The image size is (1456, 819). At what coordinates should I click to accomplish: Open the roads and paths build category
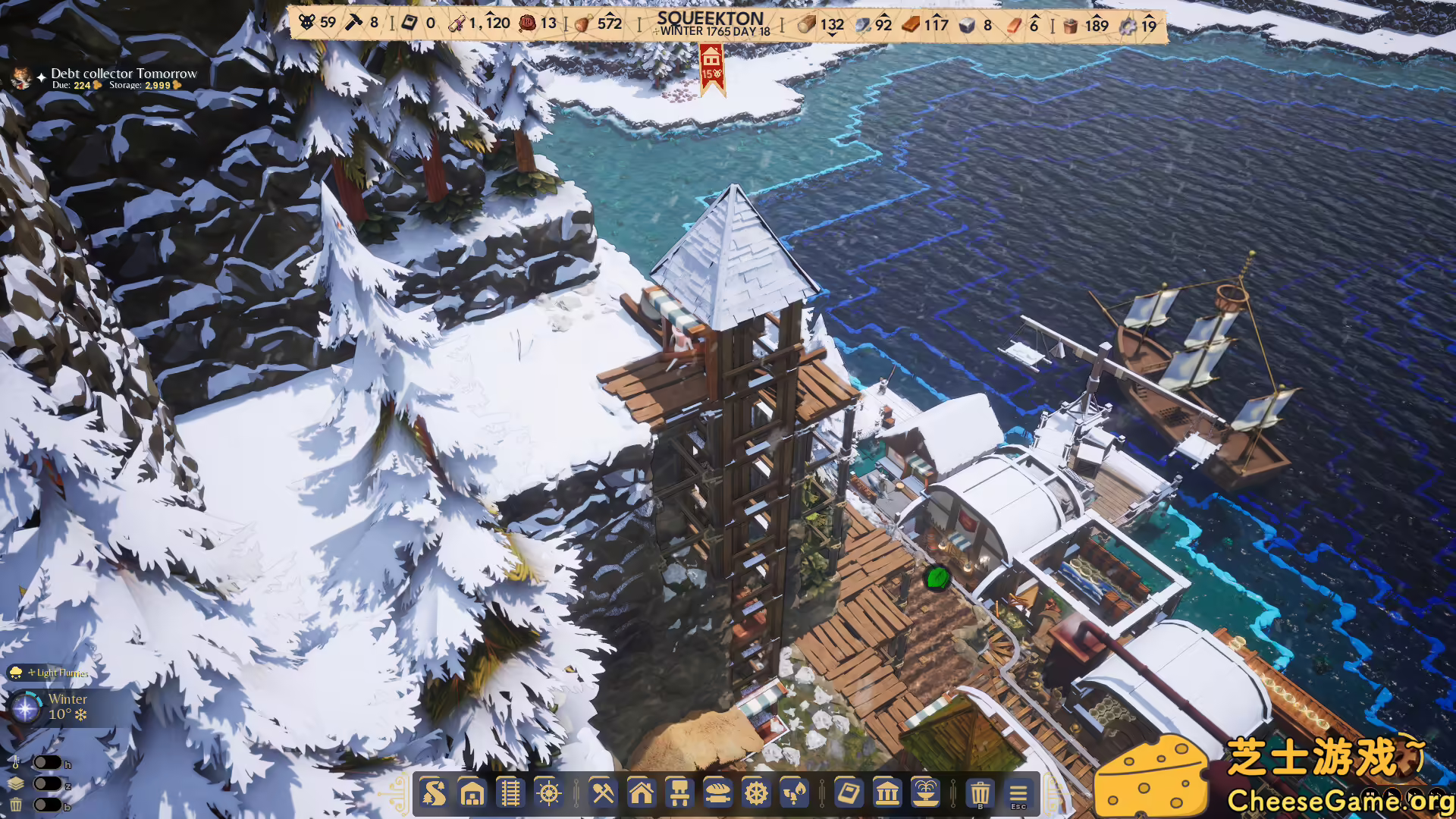pos(434,794)
